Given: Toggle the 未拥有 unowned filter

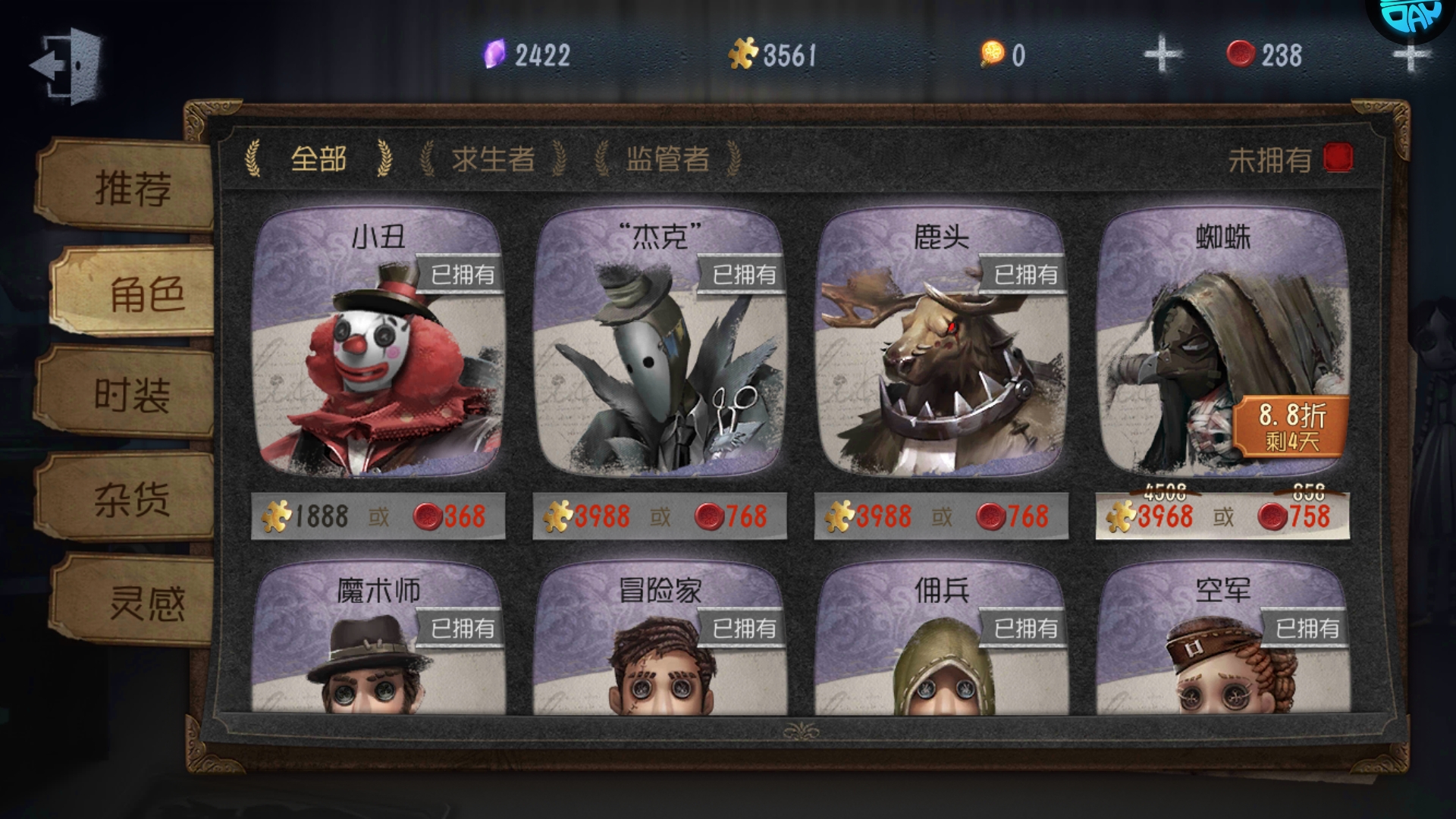Looking at the screenshot, I should point(1338,158).
